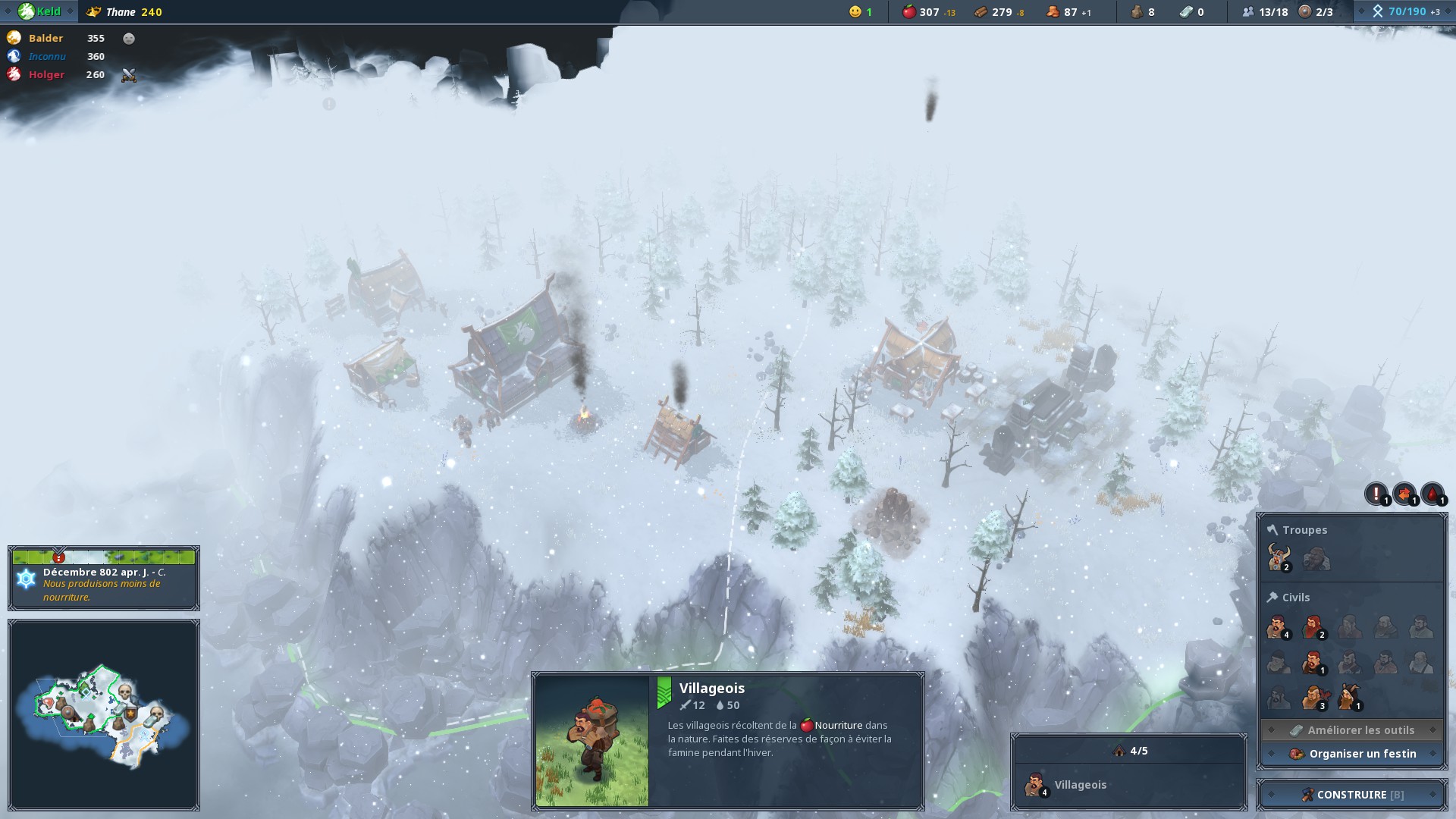Select the villagers icon with count 4
1456x819 pixels.
[x=1278, y=628]
